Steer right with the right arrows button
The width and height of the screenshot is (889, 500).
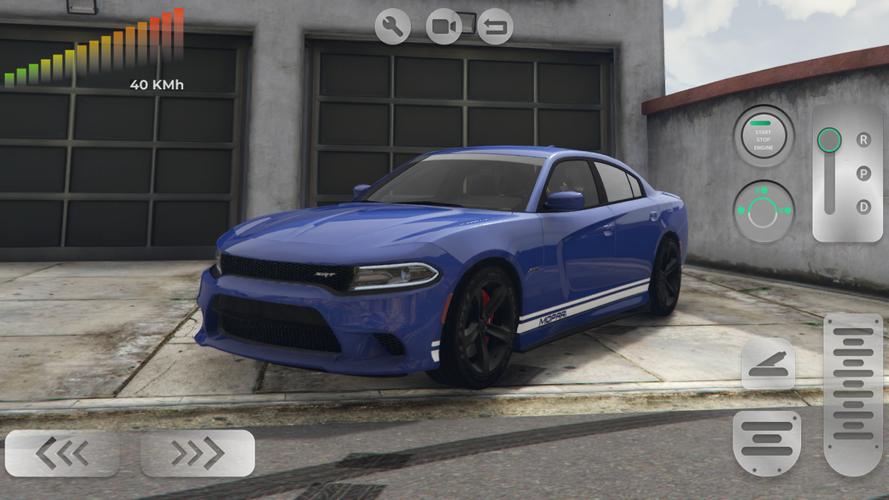tap(198, 453)
